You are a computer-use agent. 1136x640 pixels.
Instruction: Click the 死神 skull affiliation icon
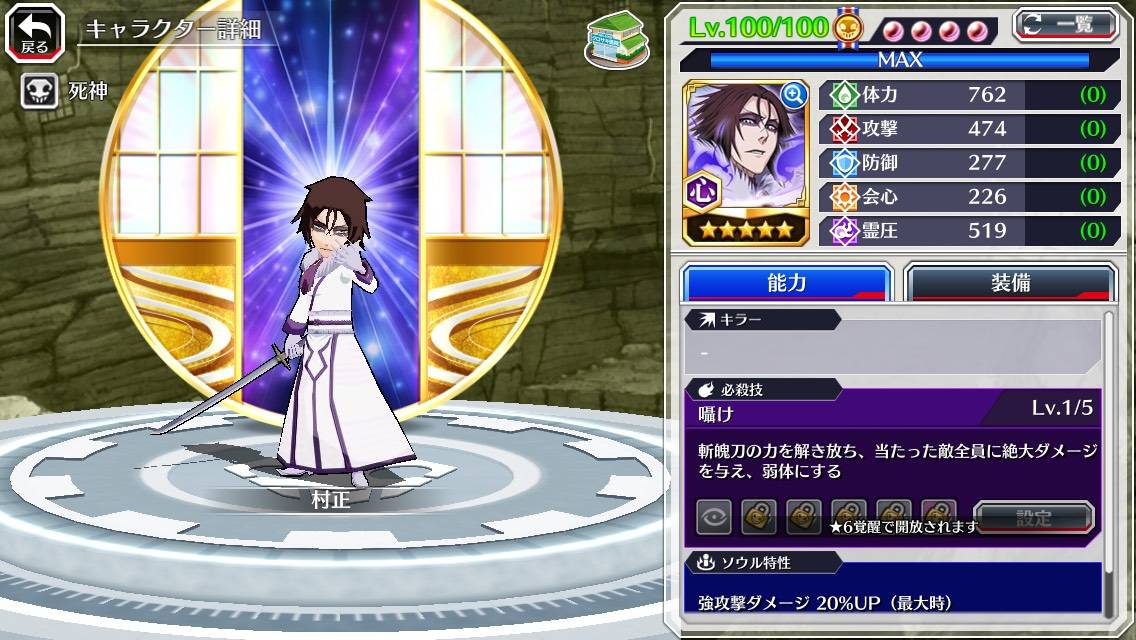(x=39, y=92)
